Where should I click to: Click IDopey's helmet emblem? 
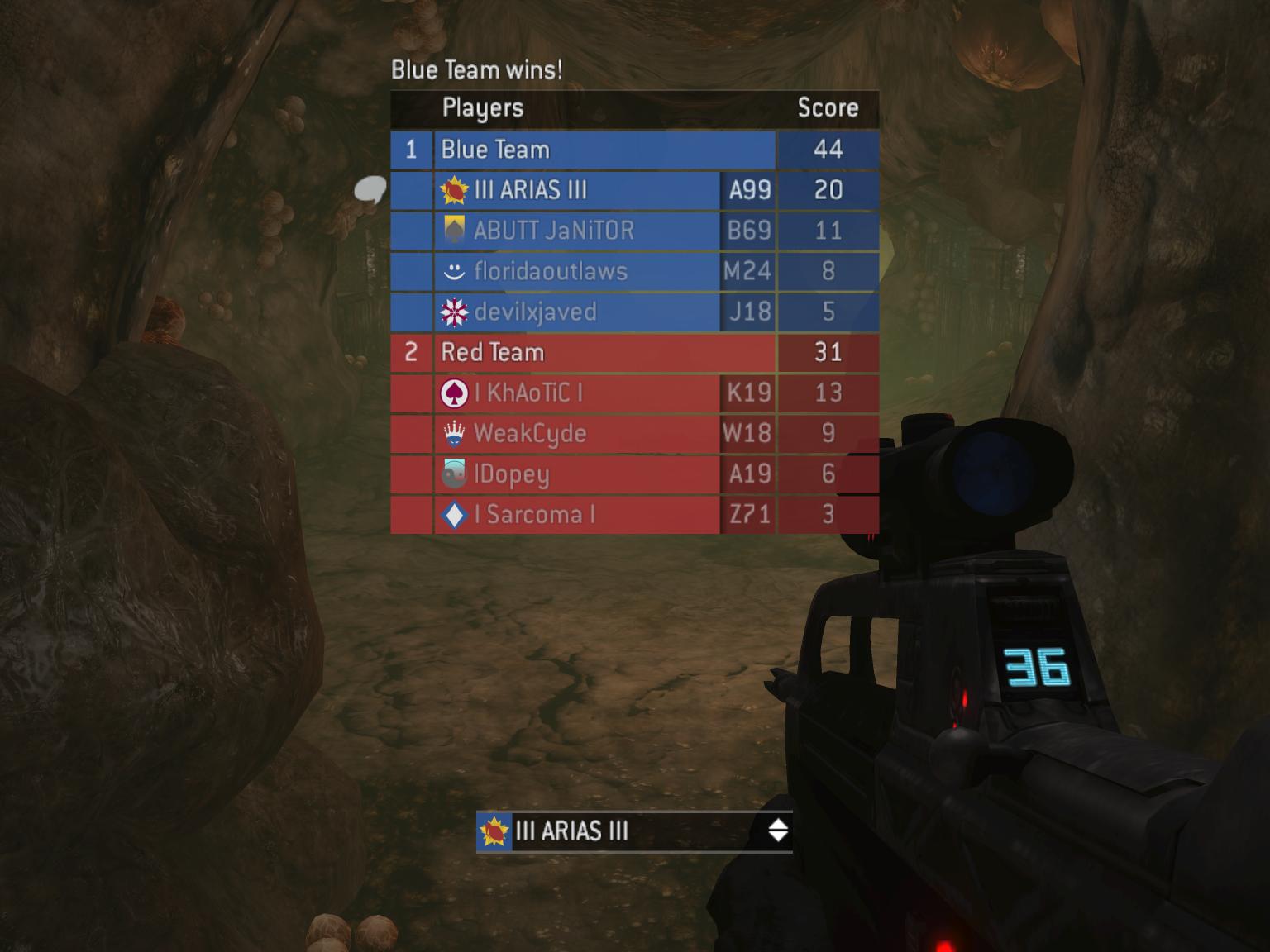(453, 474)
